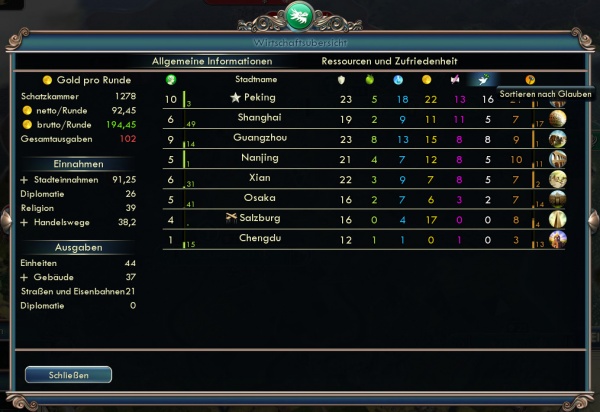
Task: Sort cities by orange production column
Action: (x=530, y=79)
